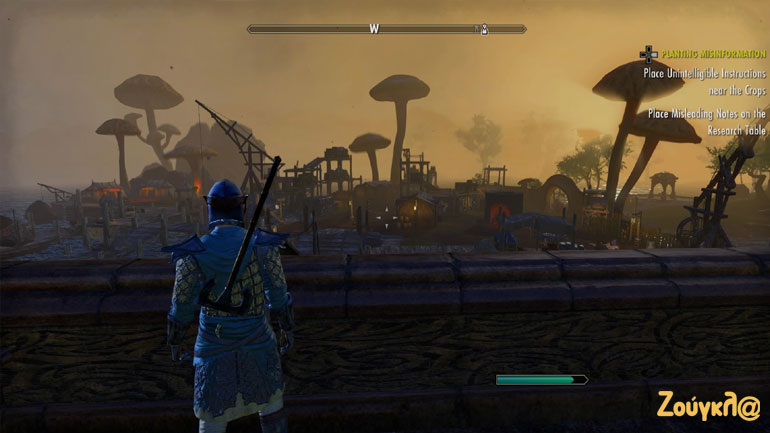Image resolution: width=770 pixels, height=433 pixels.
Task: Click the Zούγκλ@ watermark logo
Action: point(710,406)
